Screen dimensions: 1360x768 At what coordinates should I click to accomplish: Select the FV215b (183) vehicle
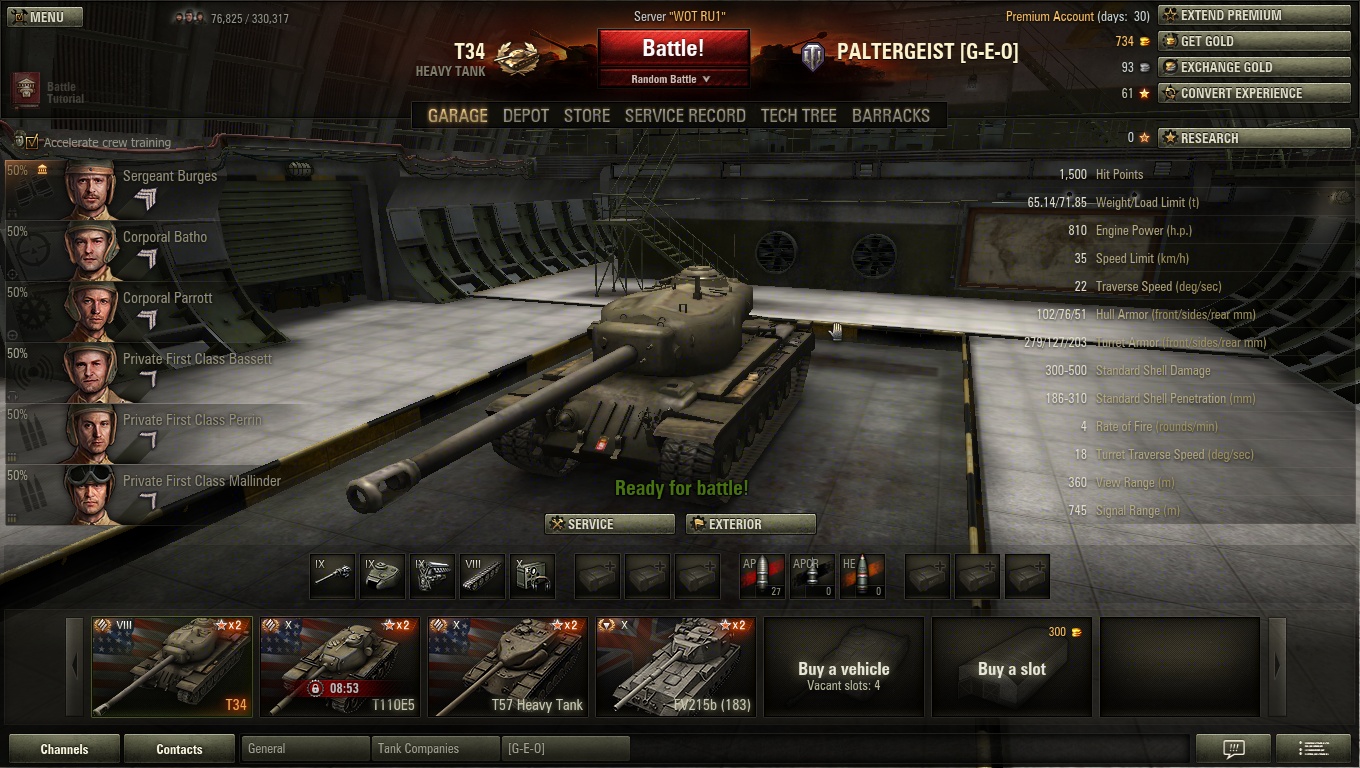pyautogui.click(x=676, y=666)
